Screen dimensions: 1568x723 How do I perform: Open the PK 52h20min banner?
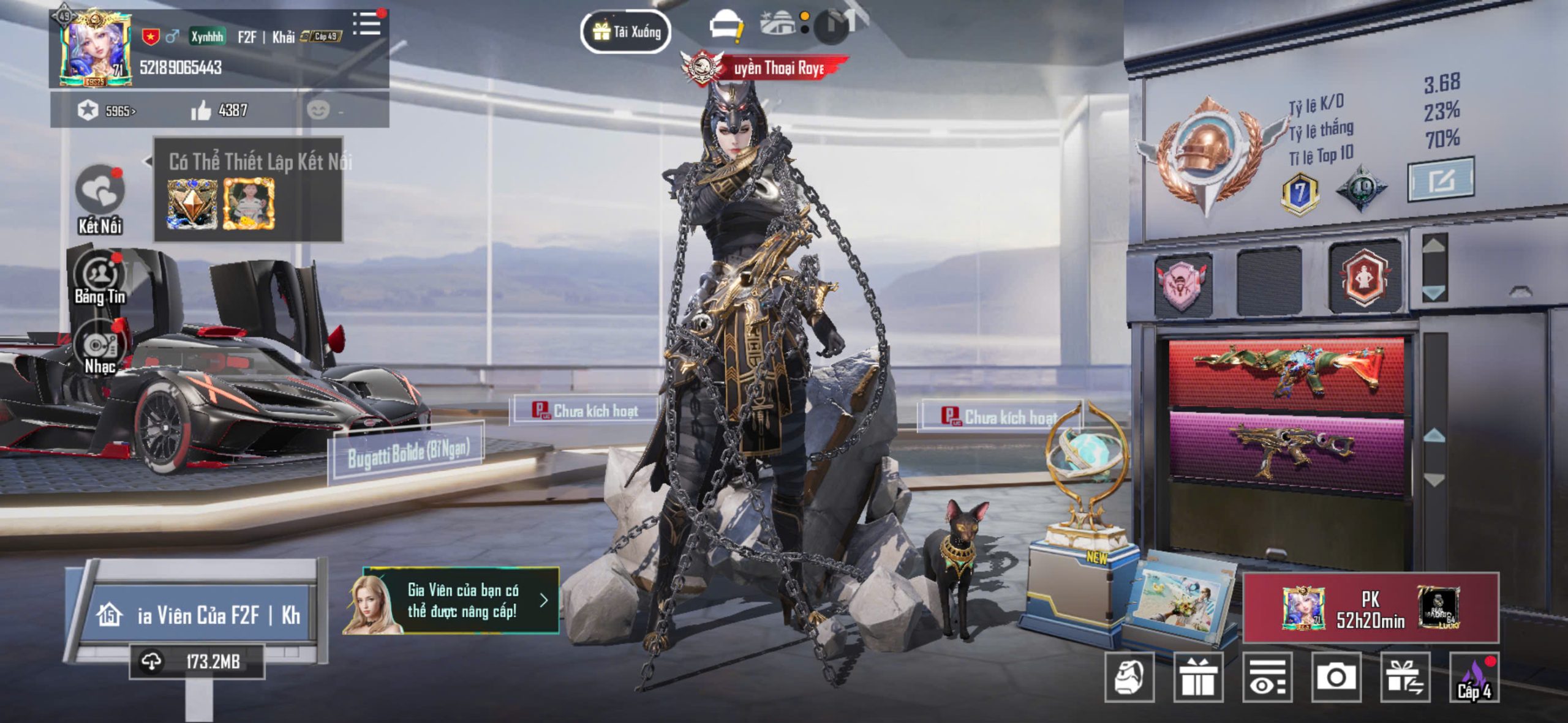click(x=1371, y=608)
